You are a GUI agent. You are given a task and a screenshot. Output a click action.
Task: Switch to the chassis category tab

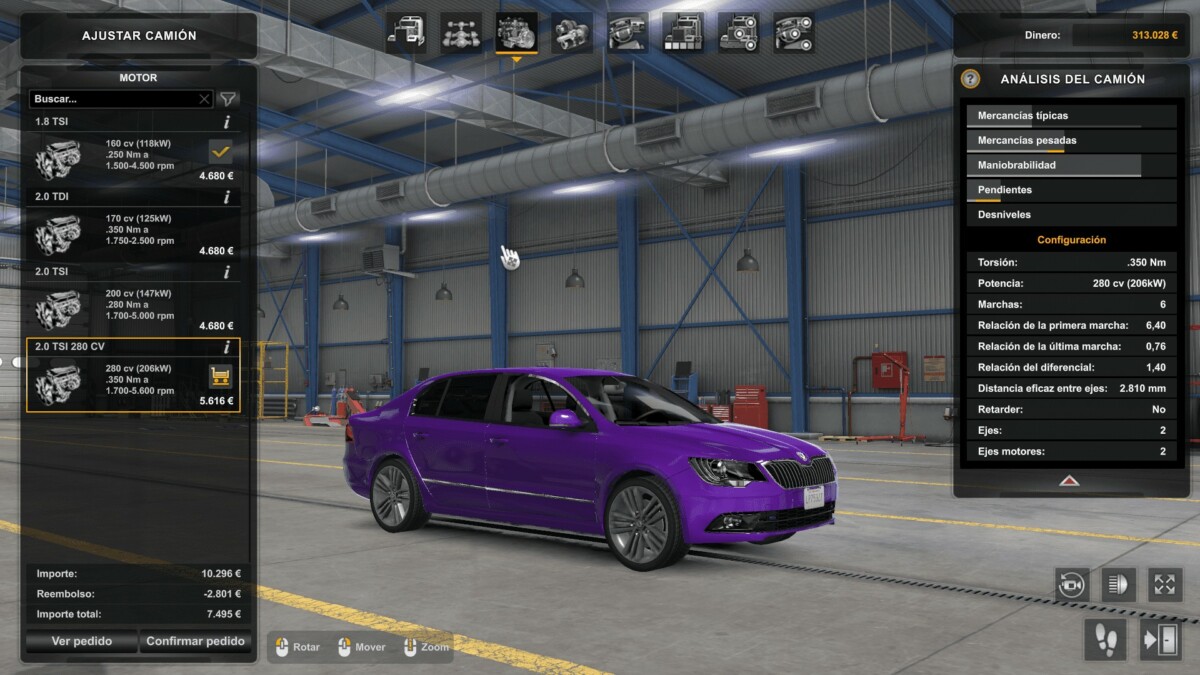pyautogui.click(x=461, y=33)
